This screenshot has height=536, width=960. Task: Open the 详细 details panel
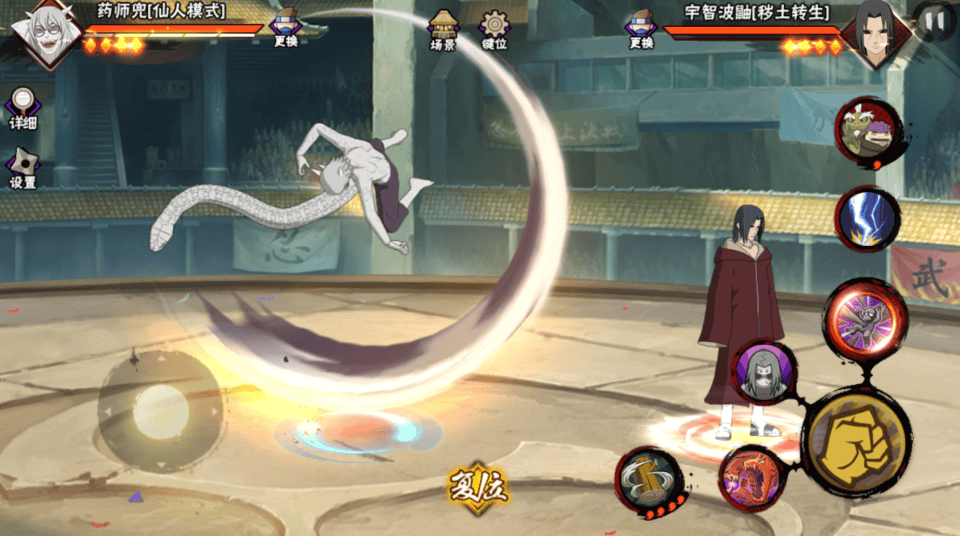[23, 109]
